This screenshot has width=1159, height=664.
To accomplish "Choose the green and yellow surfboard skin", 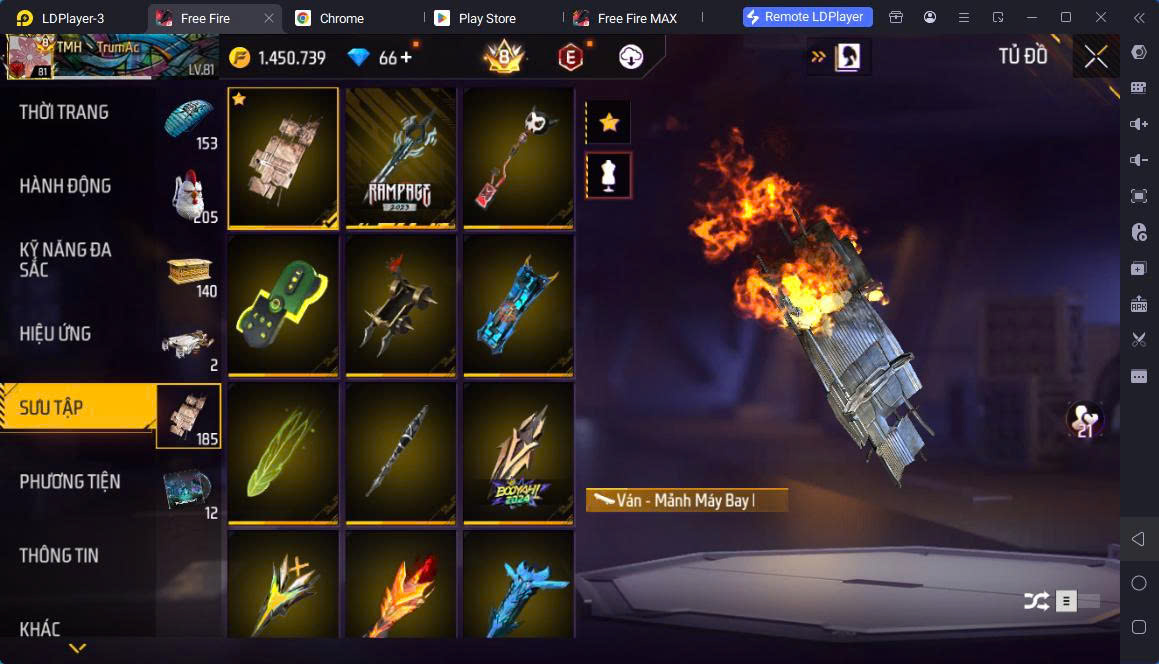I will point(283,306).
